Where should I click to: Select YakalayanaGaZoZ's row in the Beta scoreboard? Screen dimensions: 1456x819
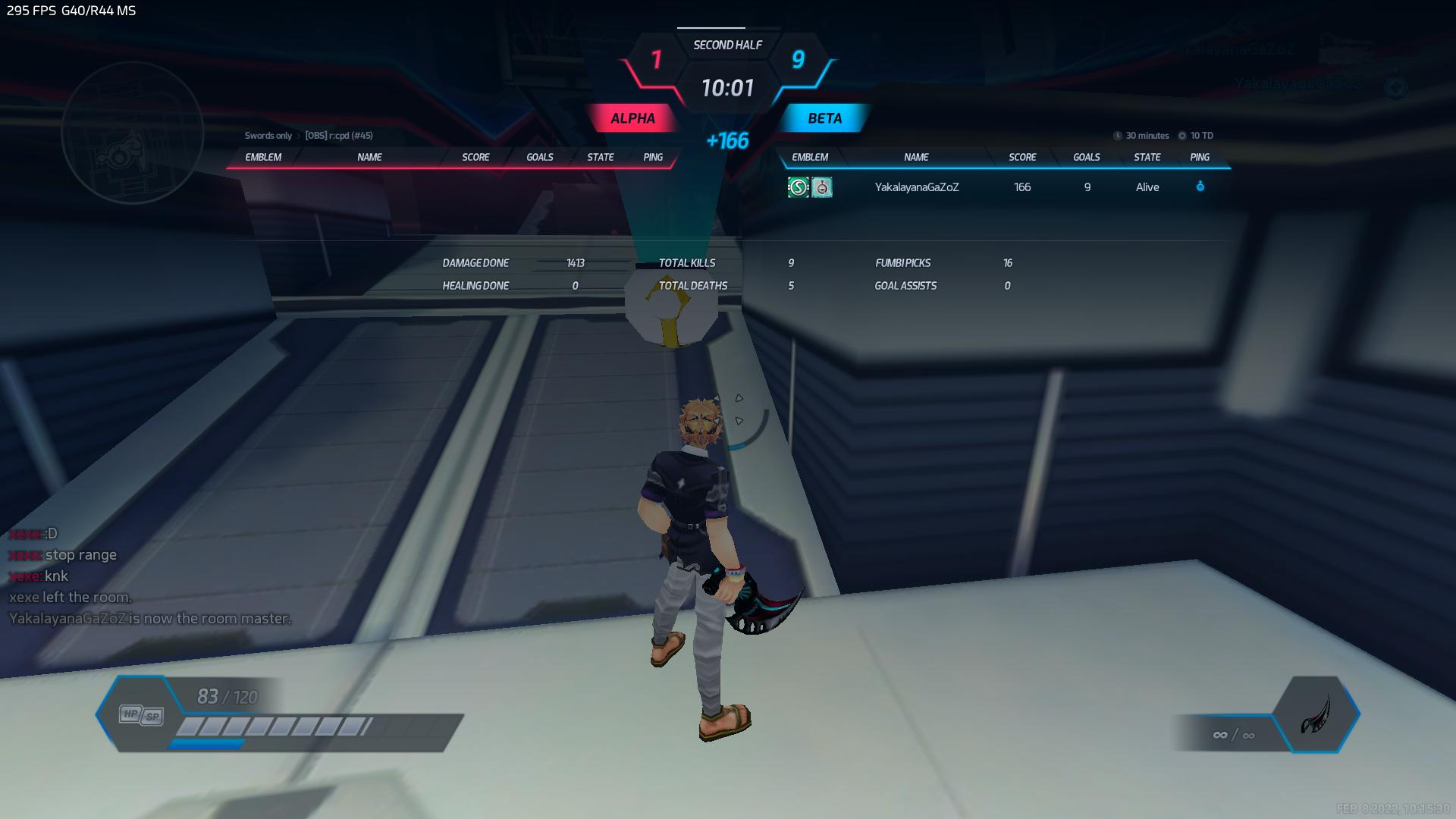tap(916, 187)
